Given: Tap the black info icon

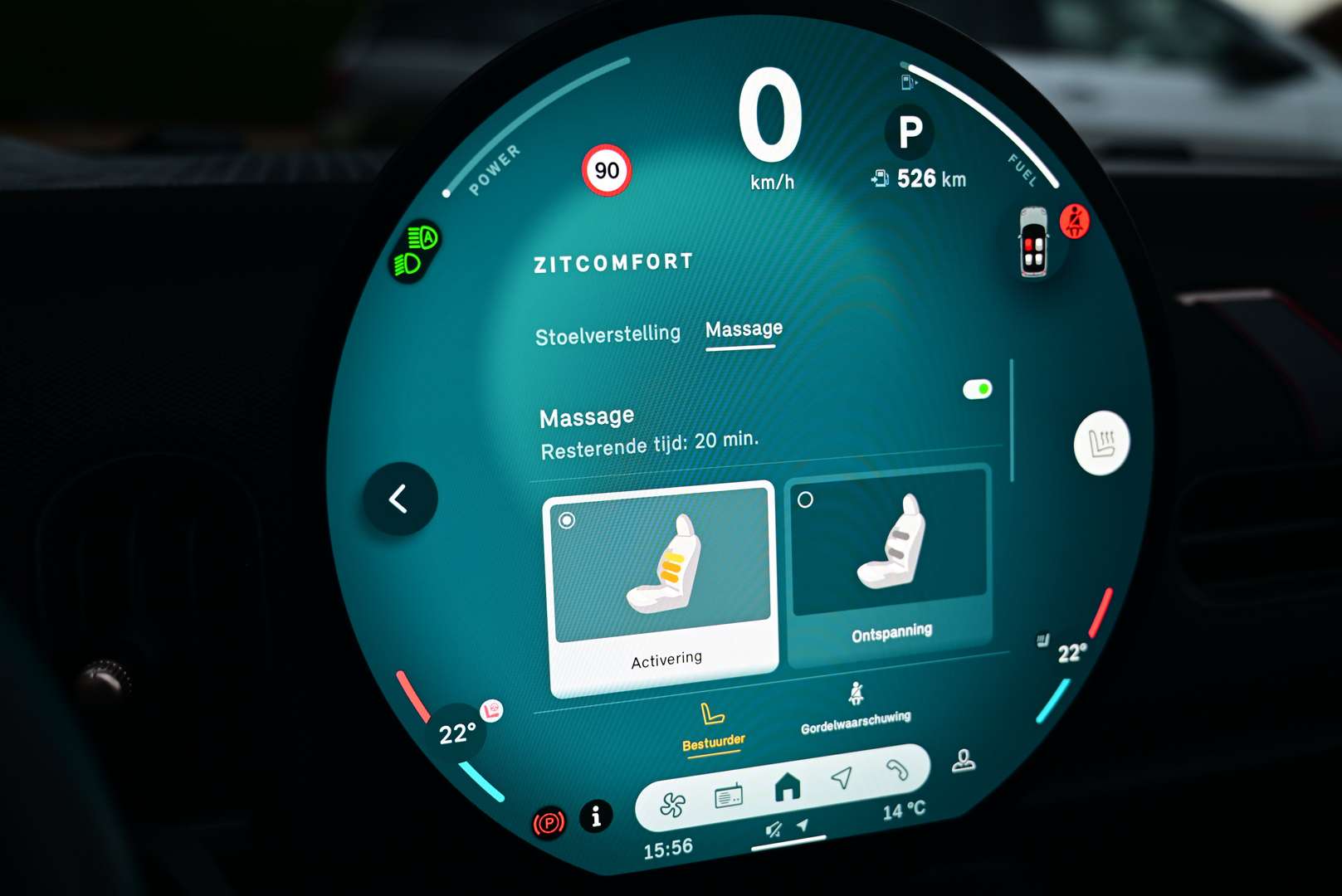Looking at the screenshot, I should (x=595, y=816).
